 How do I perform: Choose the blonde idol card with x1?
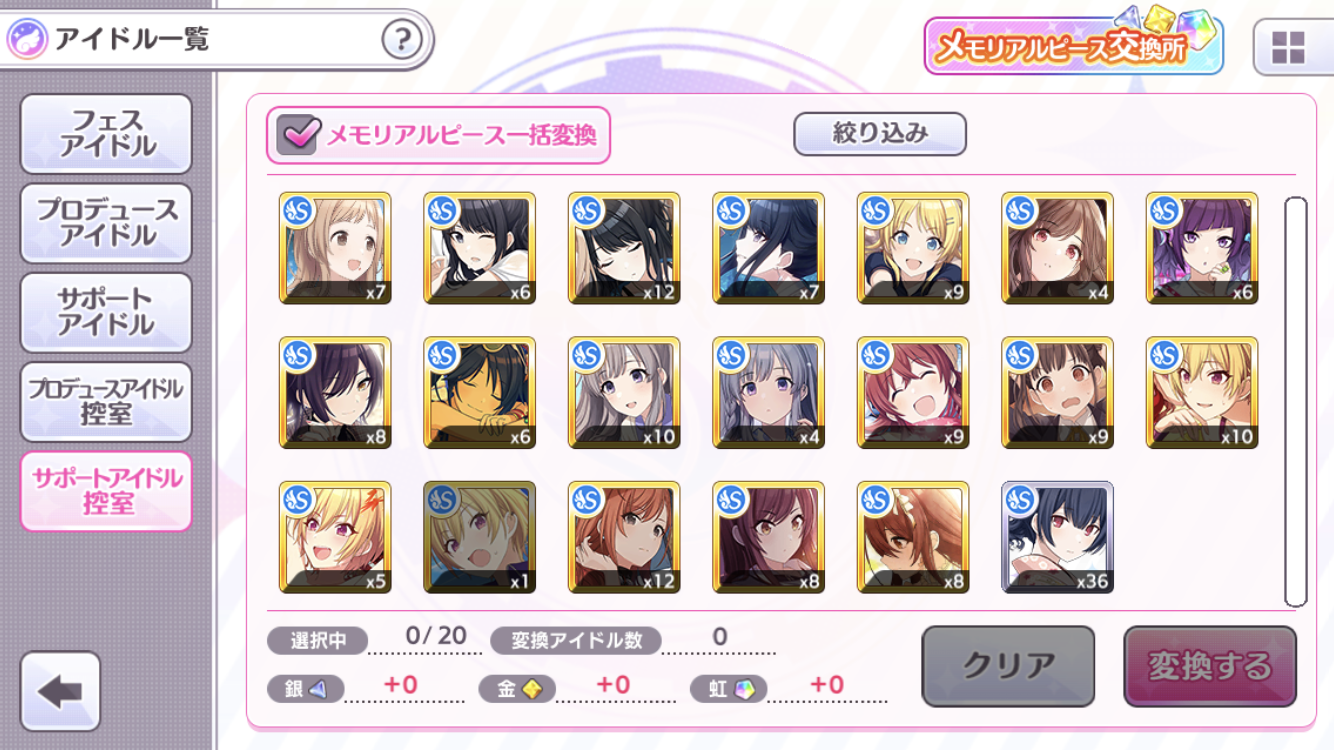pyautogui.click(x=479, y=537)
